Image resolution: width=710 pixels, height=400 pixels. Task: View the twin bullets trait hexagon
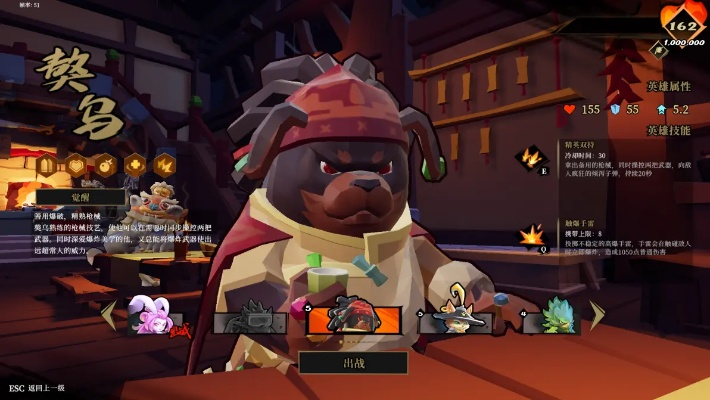coord(47,165)
